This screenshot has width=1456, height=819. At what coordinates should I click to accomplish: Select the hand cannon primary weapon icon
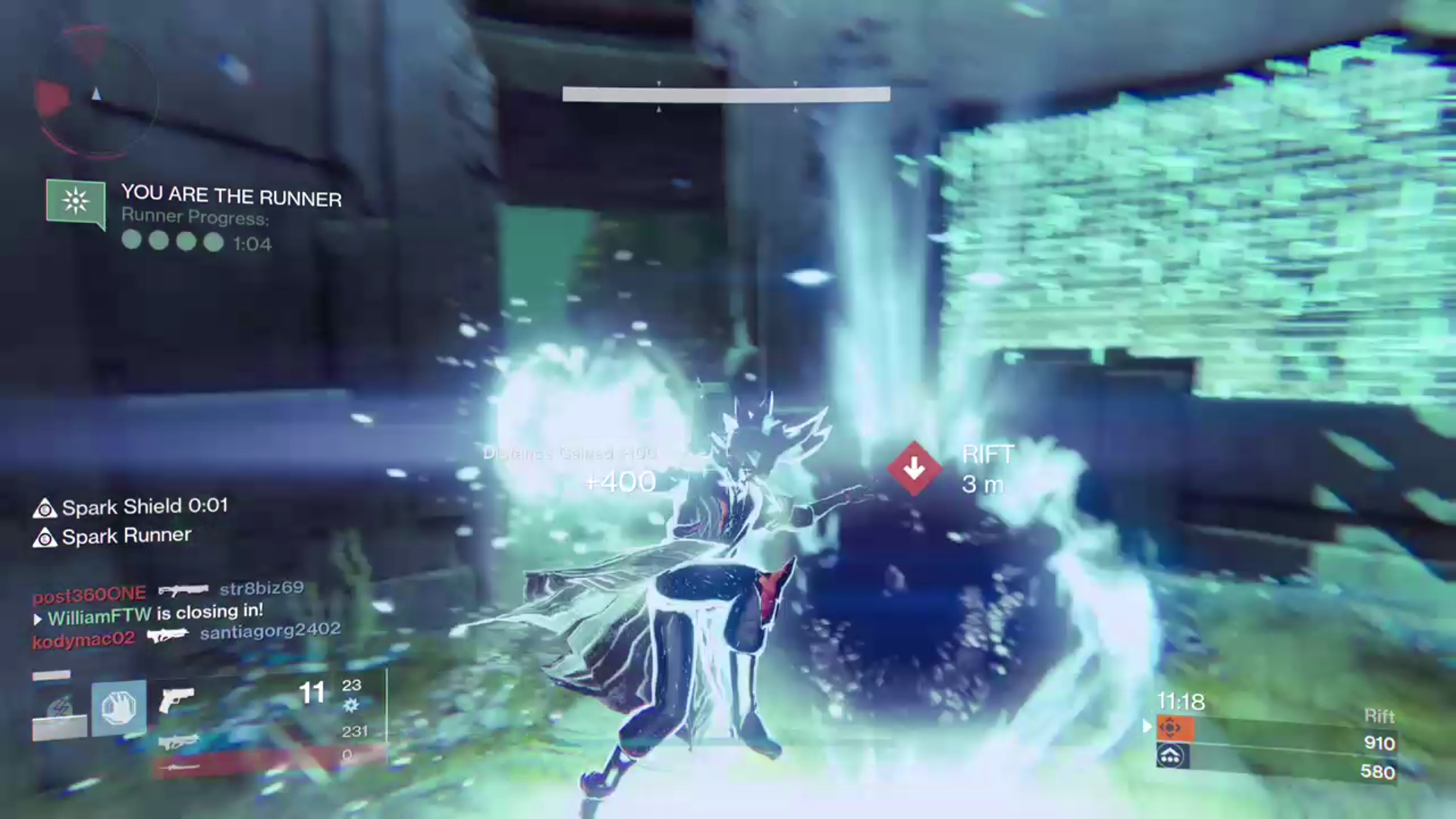point(177,698)
